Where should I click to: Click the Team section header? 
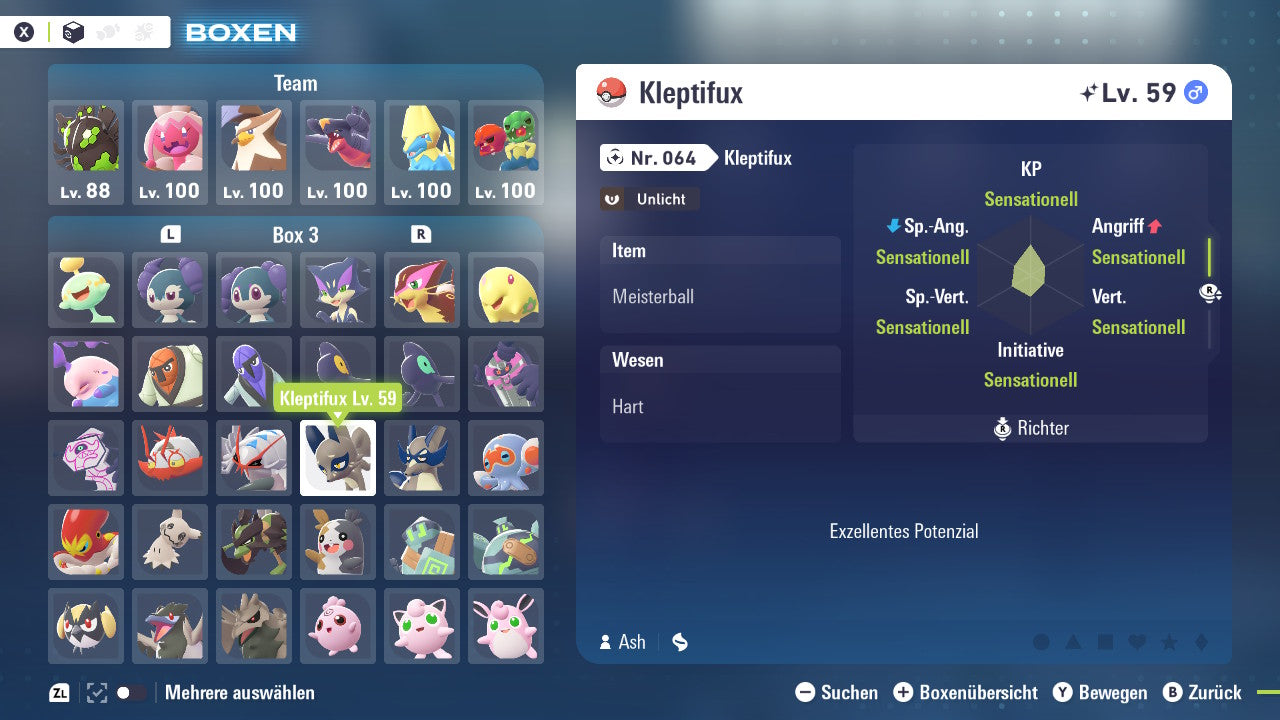coord(294,83)
